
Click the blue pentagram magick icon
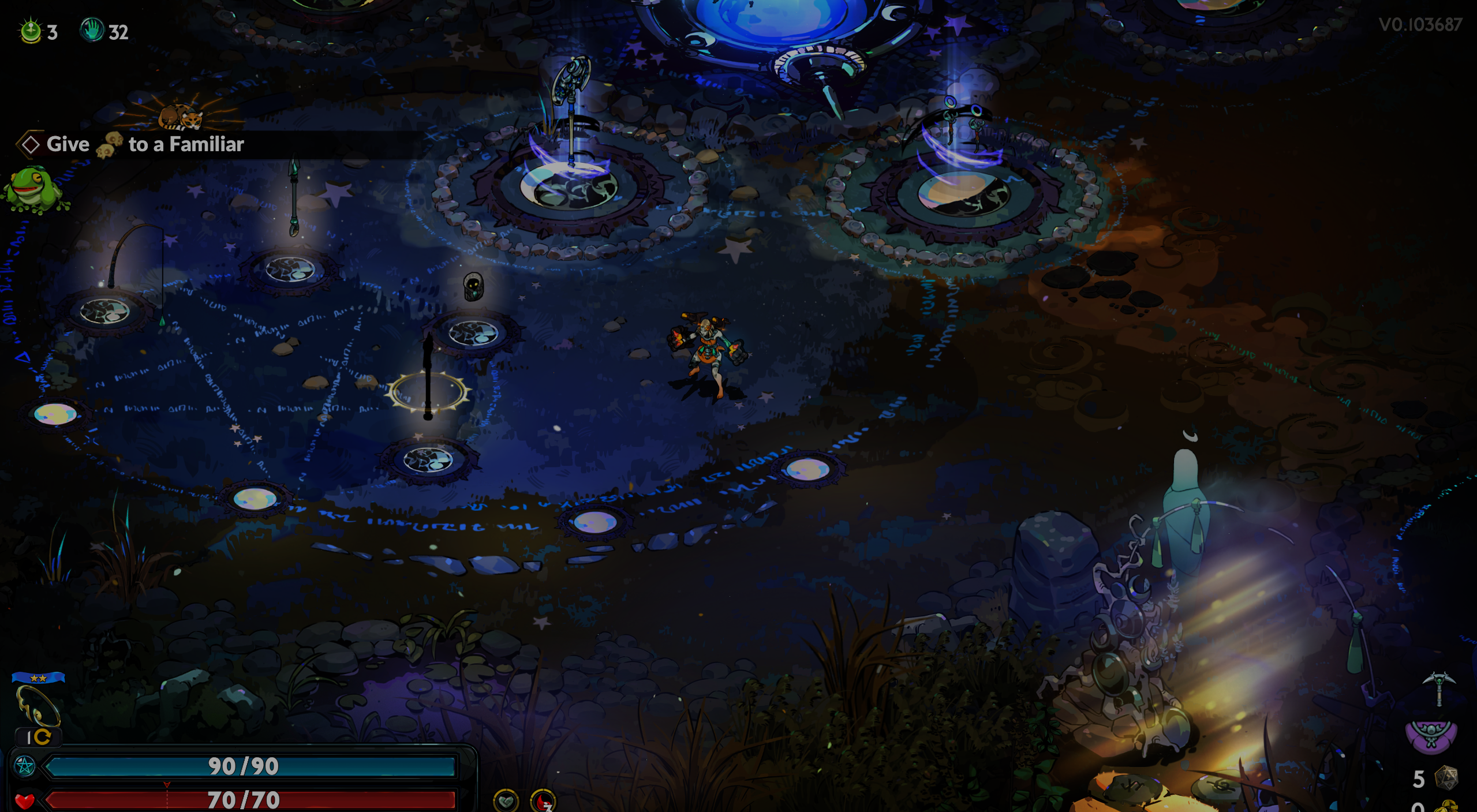pyautogui.click(x=25, y=766)
